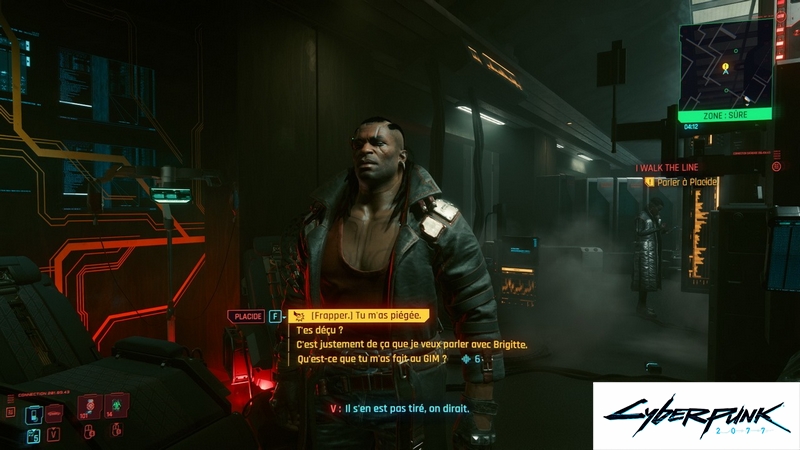Ask "Qu'est-ce que tu m'as fait au GIM ?"

pos(372,358)
